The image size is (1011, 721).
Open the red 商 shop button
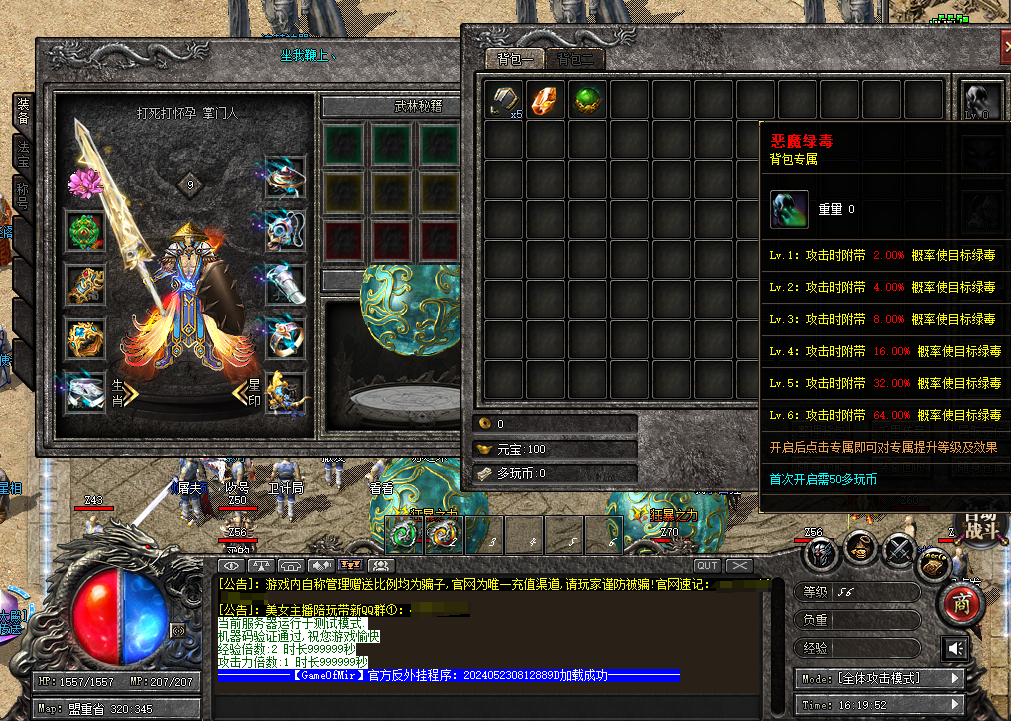coord(963,604)
